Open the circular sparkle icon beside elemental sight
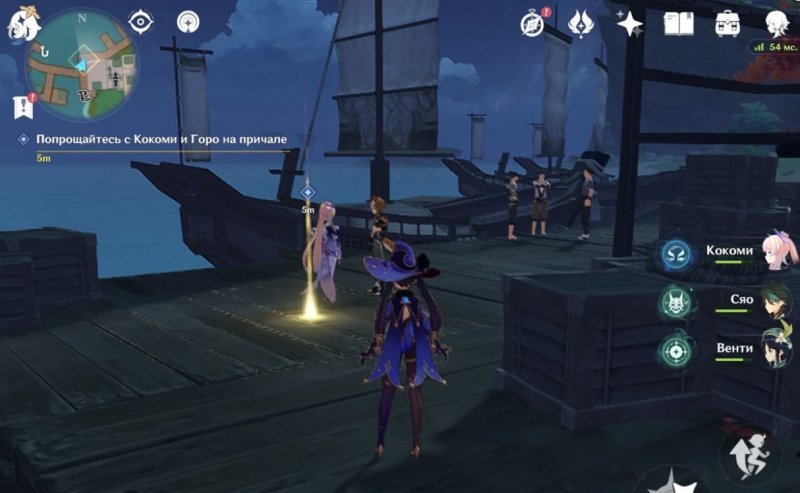The width and height of the screenshot is (800, 493). (x=187, y=22)
